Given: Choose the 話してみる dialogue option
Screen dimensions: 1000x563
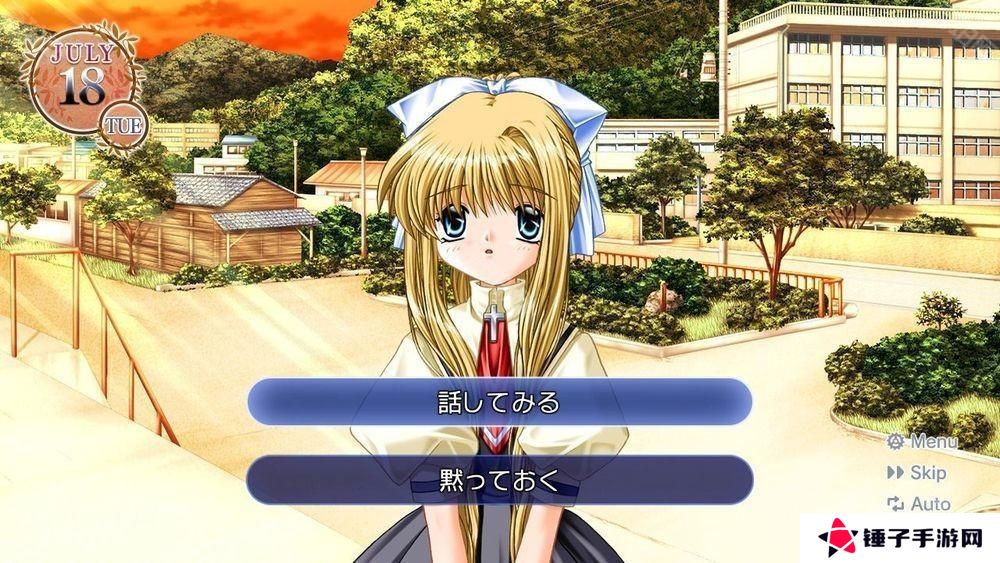Looking at the screenshot, I should tap(499, 402).
